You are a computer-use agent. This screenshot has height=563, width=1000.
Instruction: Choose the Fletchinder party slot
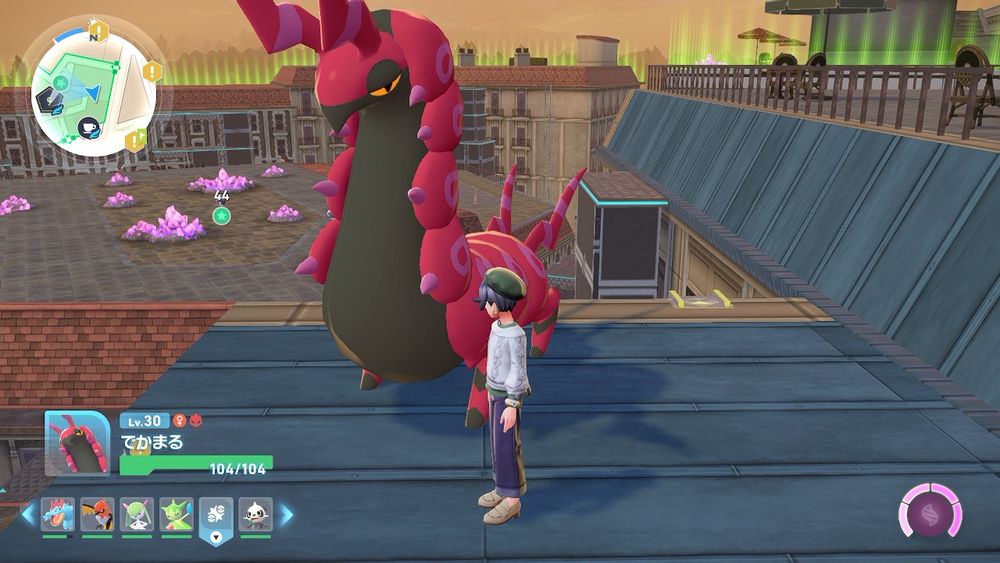[x=96, y=515]
